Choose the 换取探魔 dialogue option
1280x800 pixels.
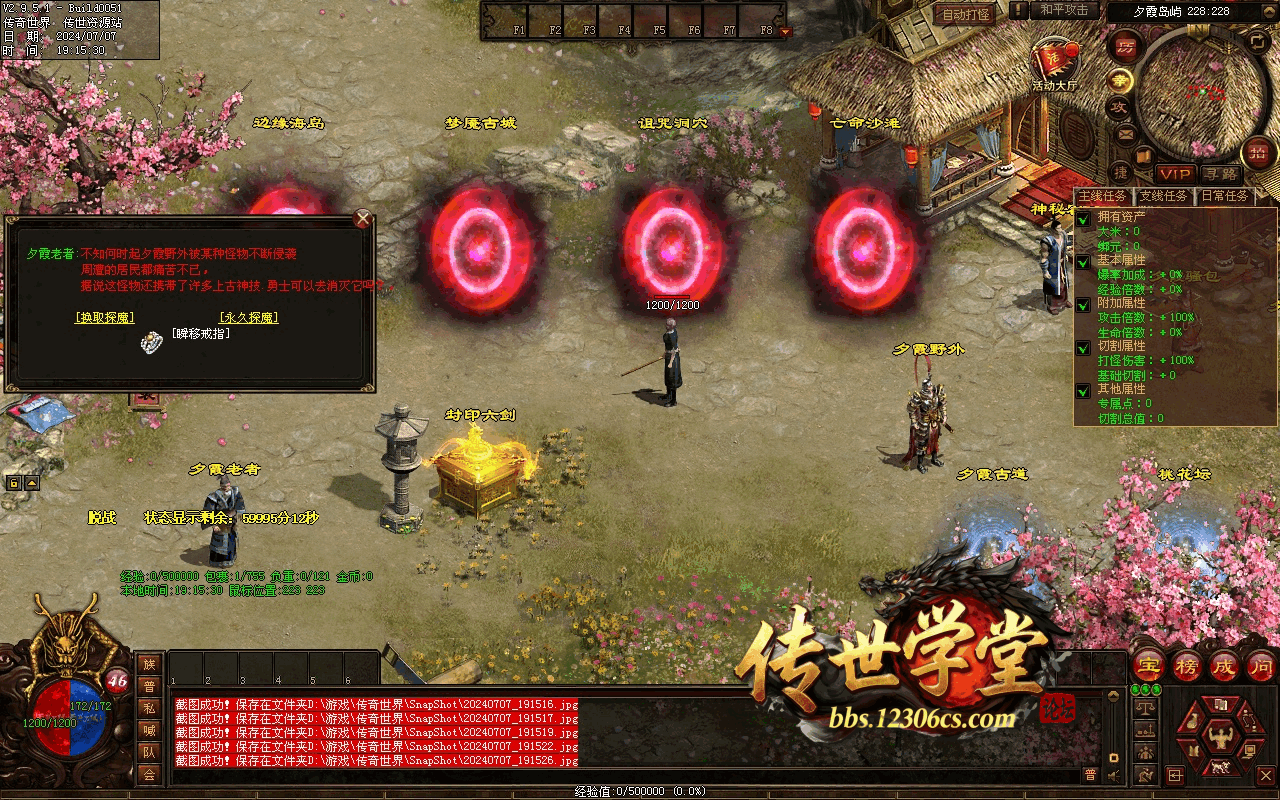(105, 318)
